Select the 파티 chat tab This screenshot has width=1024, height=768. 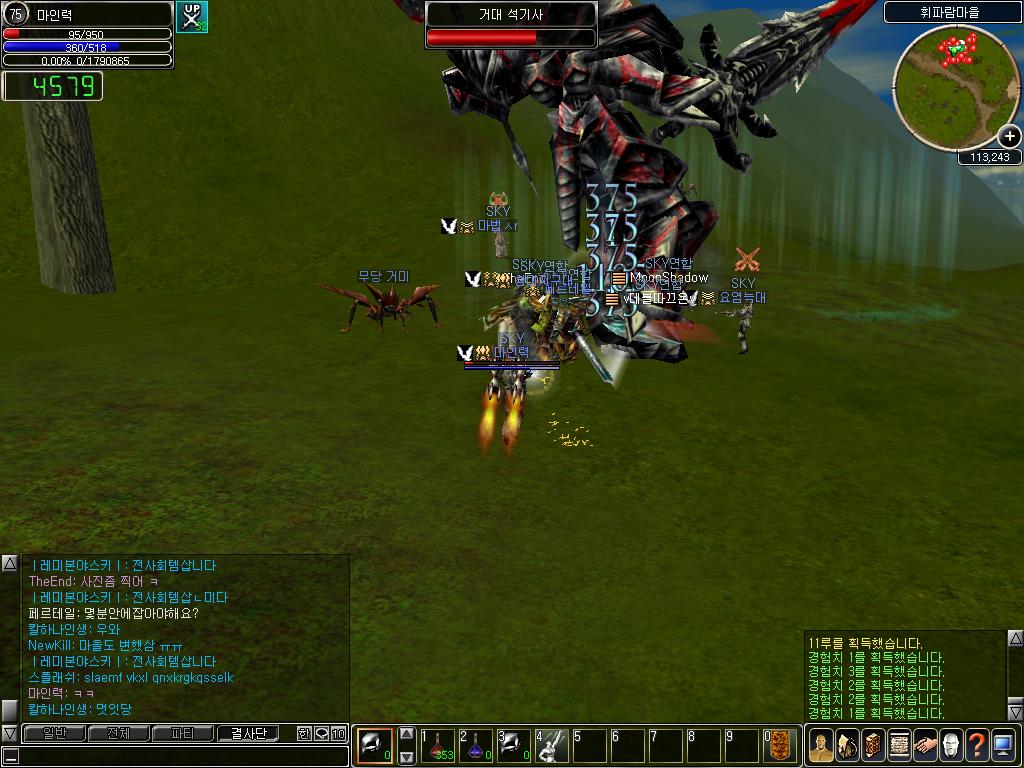182,733
